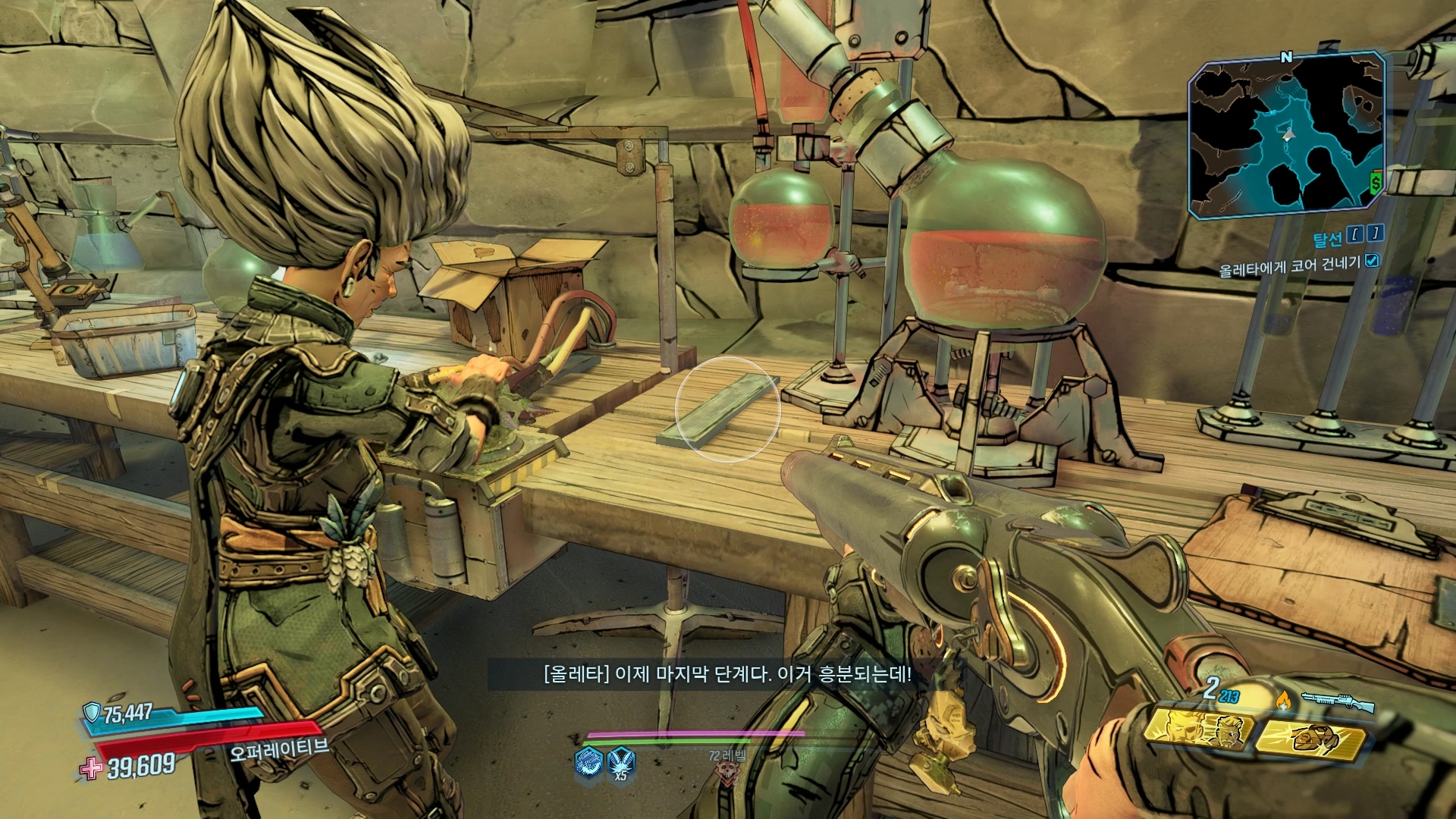Click the blue swirl buff hexagon icon
Screen dimensions: 1456x819
click(x=588, y=761)
